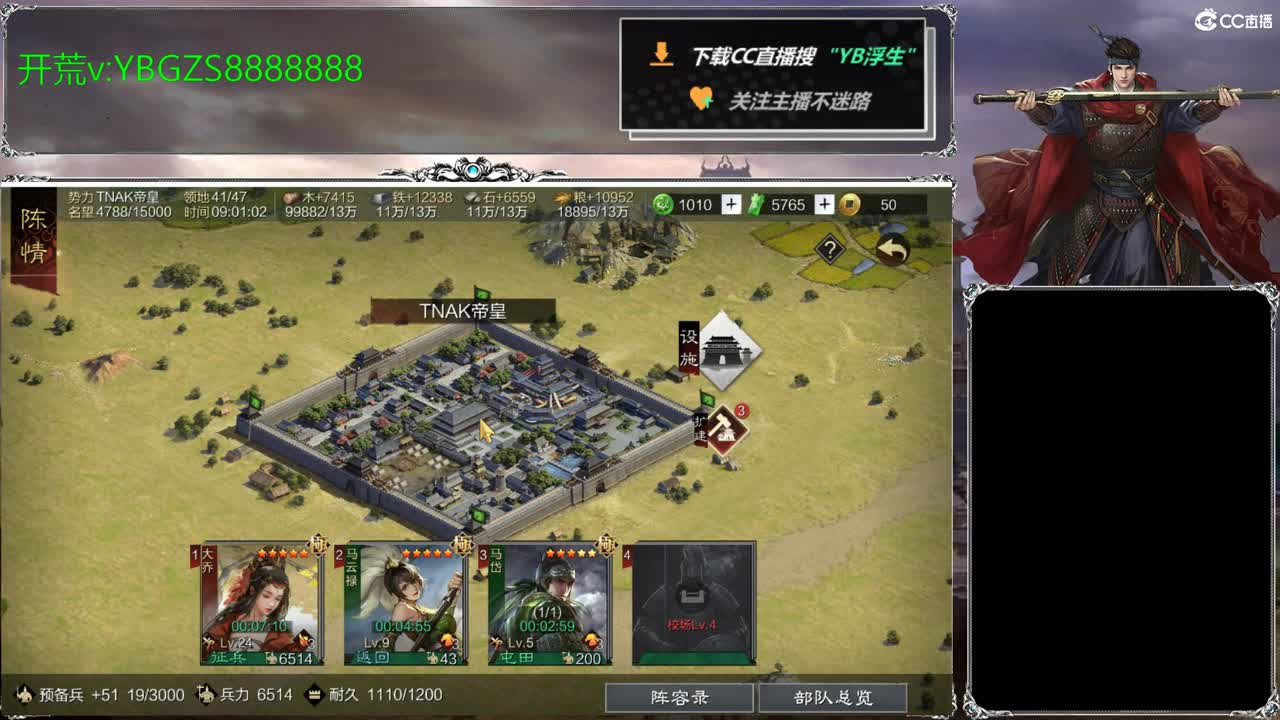Image resolution: width=1280 pixels, height=720 pixels.
Task: Click the question mark help icon
Action: pyautogui.click(x=828, y=247)
